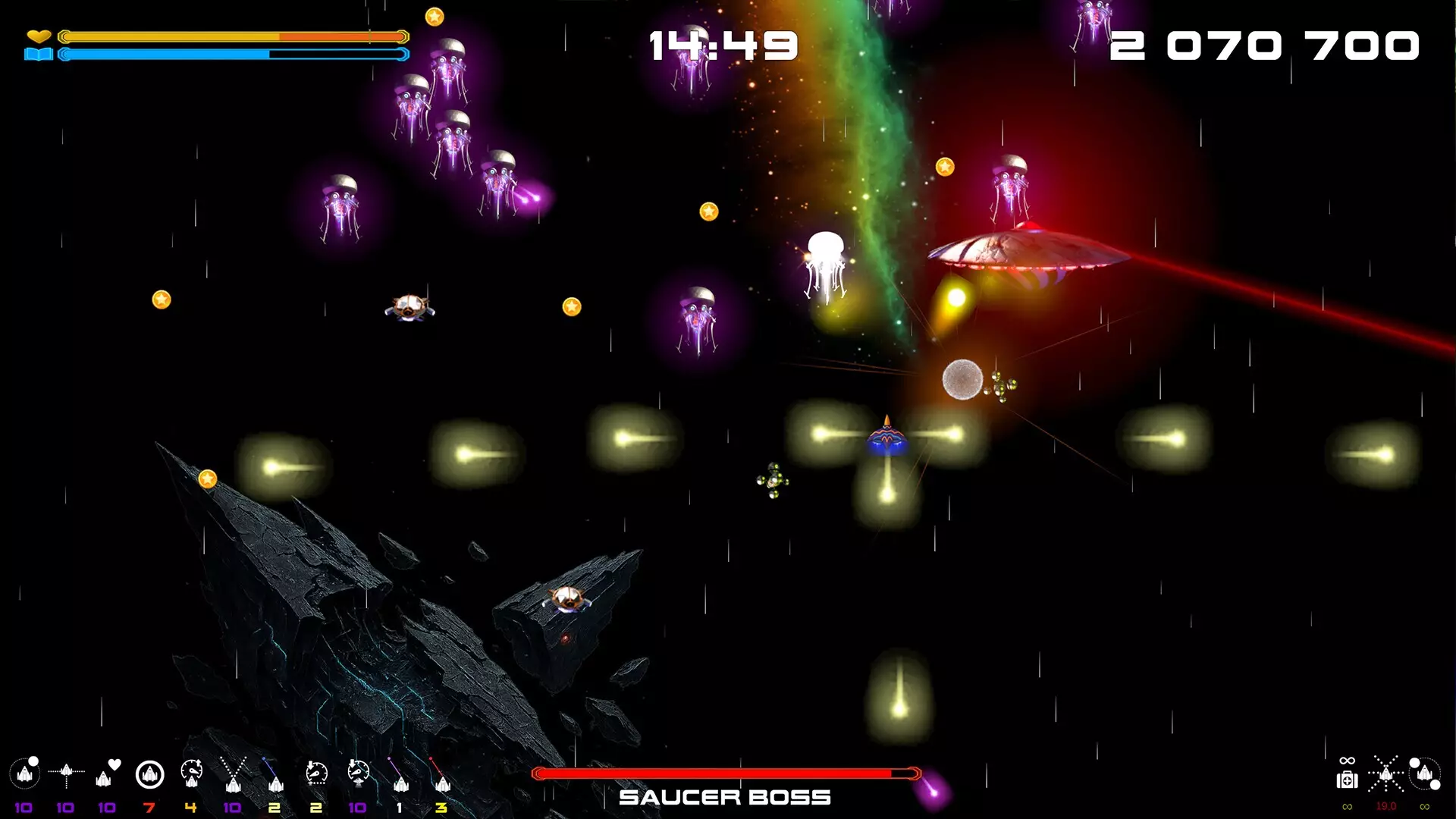Click the red laser line ship icon
This screenshot has height=819, width=1456.
coord(441,774)
